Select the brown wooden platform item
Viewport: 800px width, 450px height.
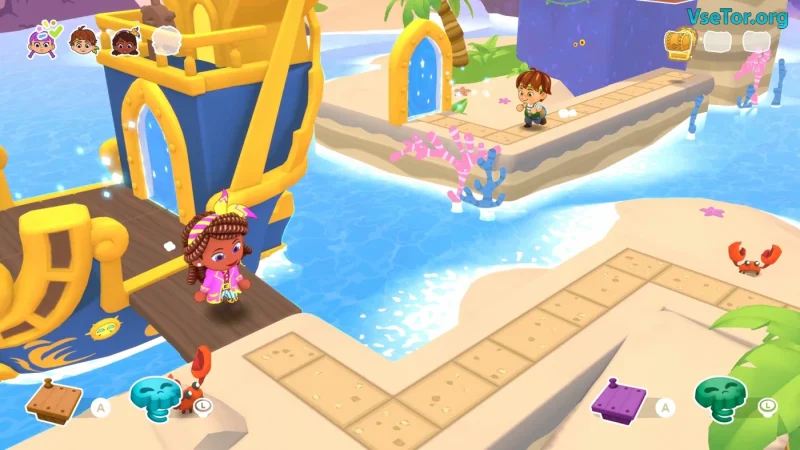[54, 399]
